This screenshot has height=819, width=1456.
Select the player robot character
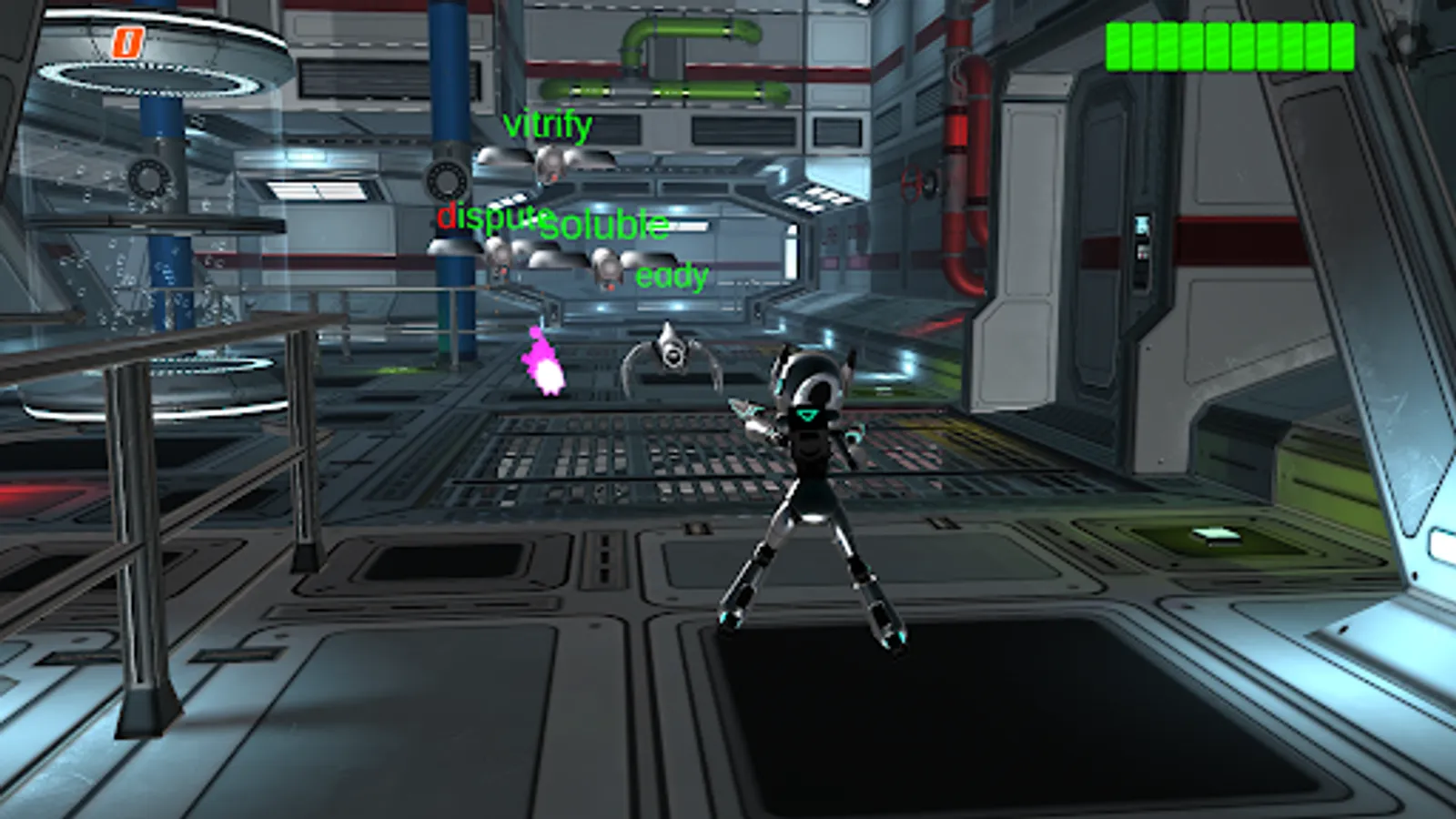pos(810,473)
